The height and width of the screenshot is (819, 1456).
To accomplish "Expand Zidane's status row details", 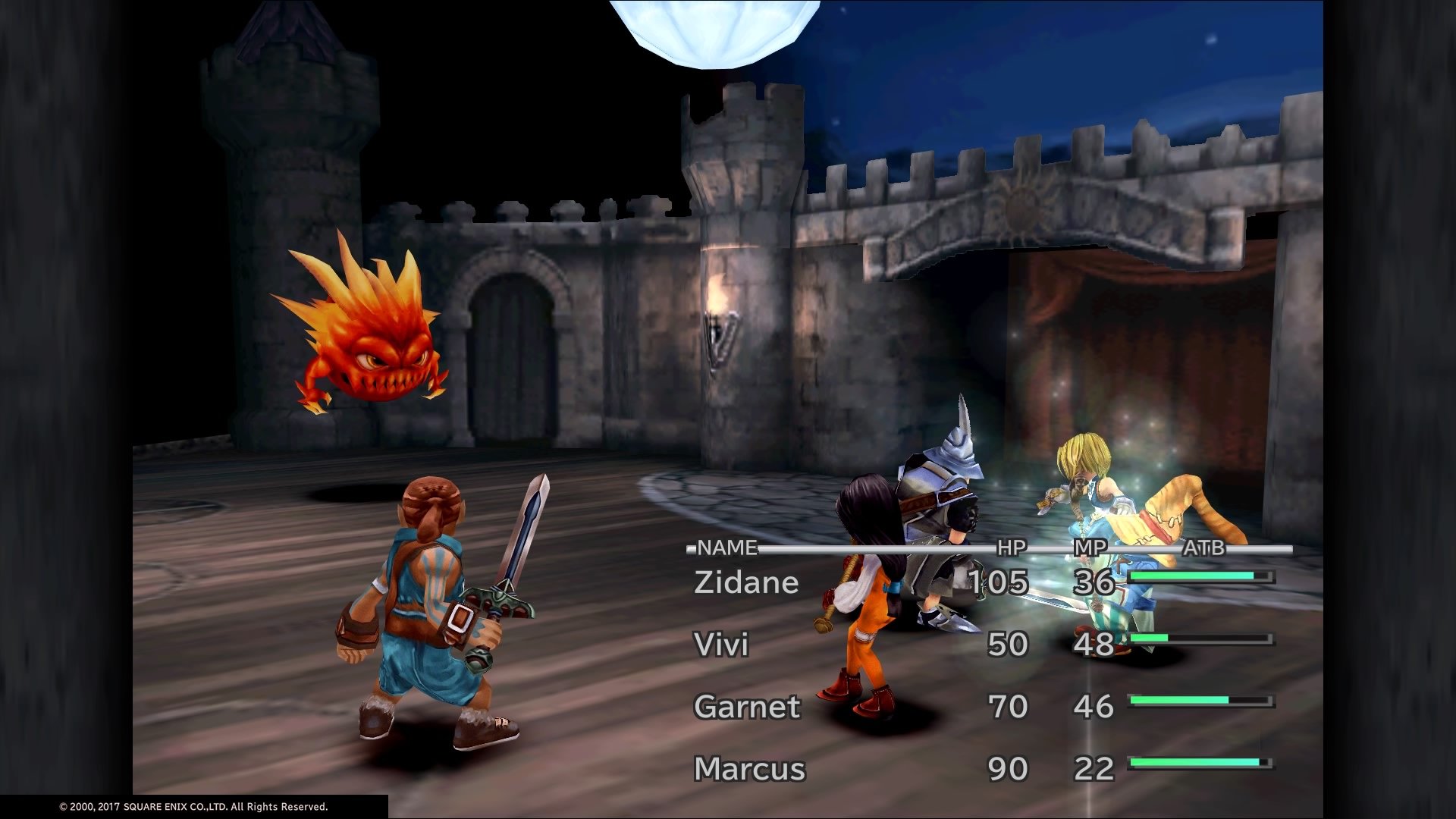I will 747,582.
